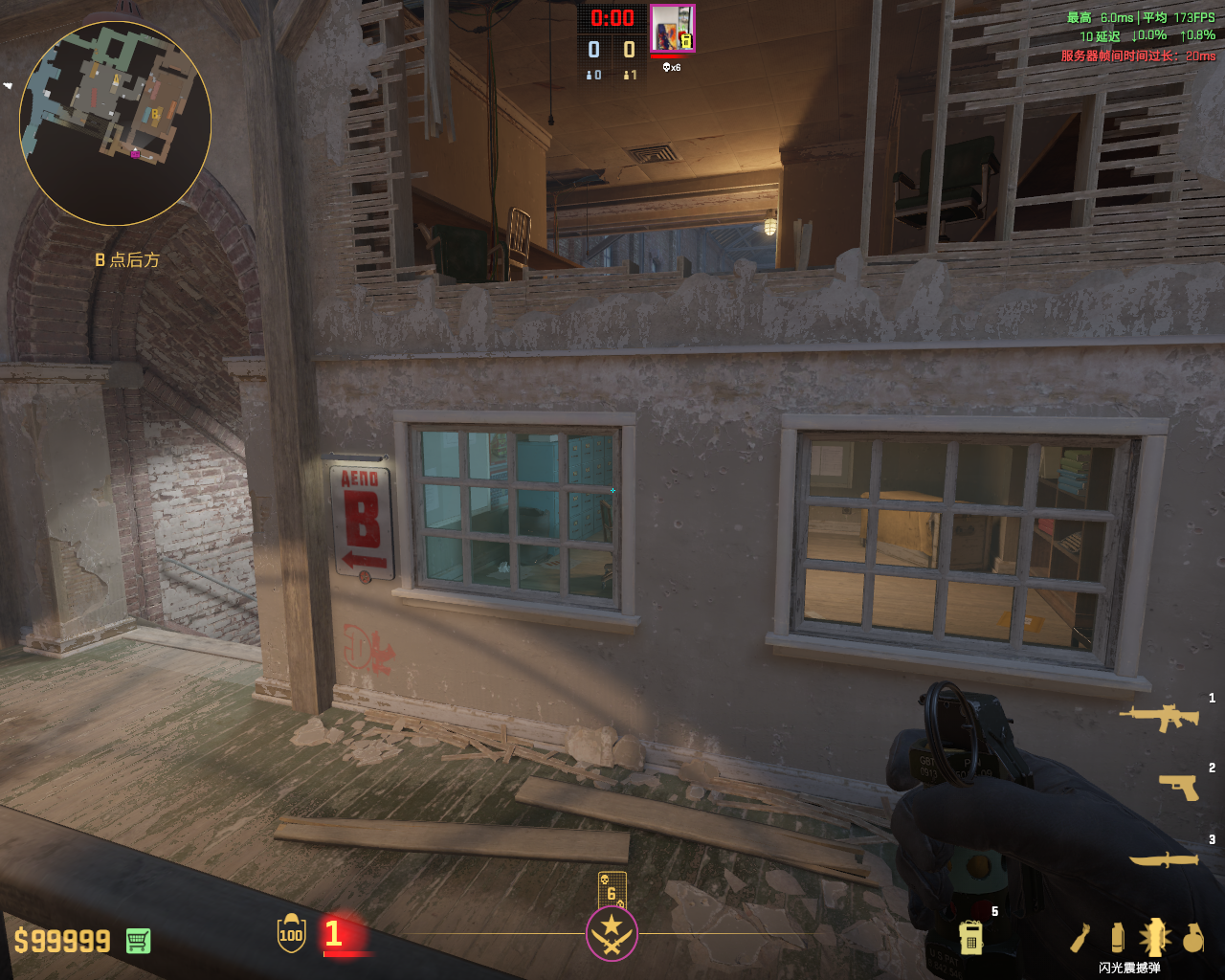Screen dimensions: 1225x980
Task: Click the player avatar beside the scoreboard
Action: coord(672,29)
